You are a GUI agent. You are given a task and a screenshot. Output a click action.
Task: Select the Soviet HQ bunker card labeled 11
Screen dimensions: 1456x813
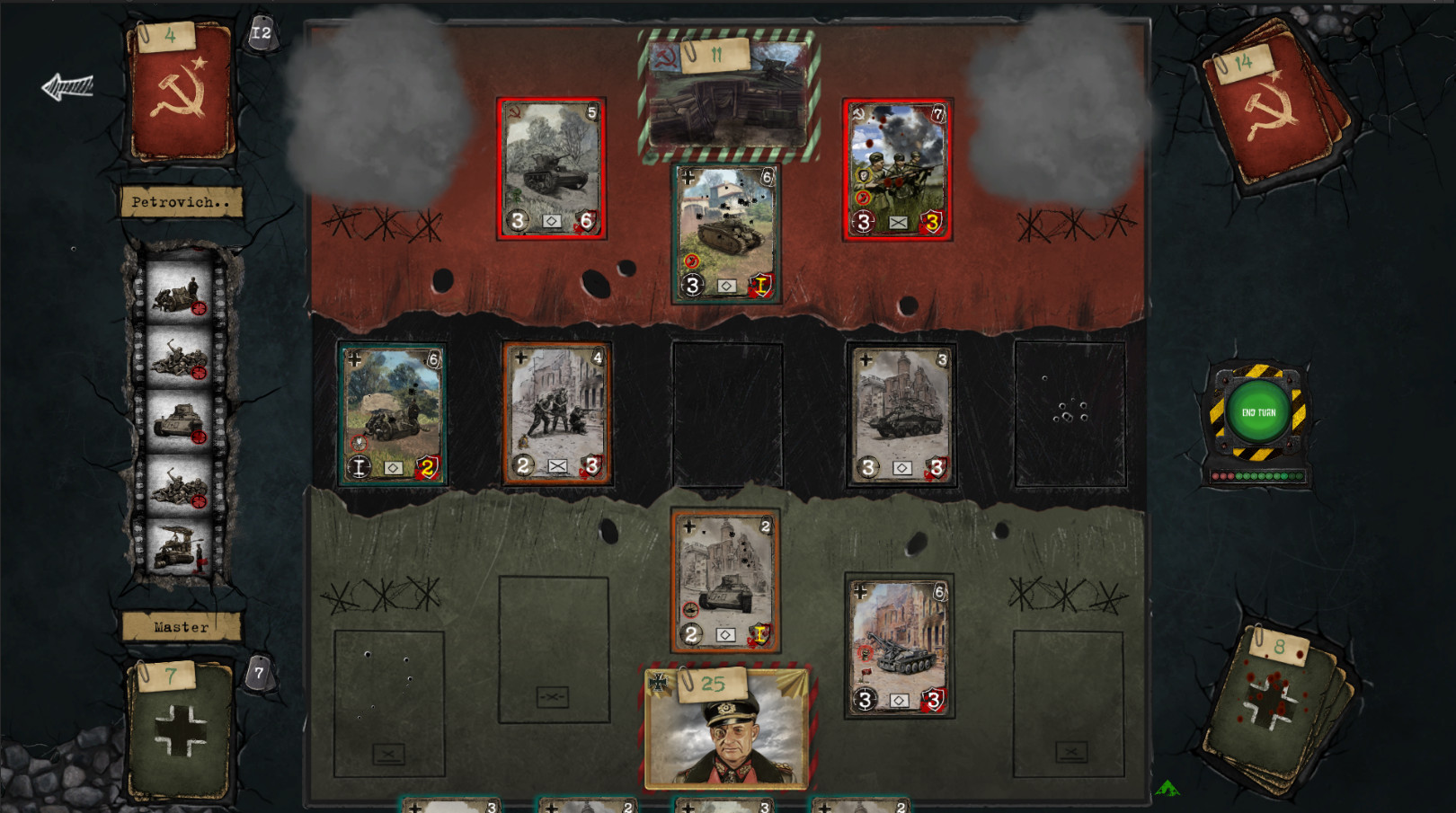click(x=726, y=94)
